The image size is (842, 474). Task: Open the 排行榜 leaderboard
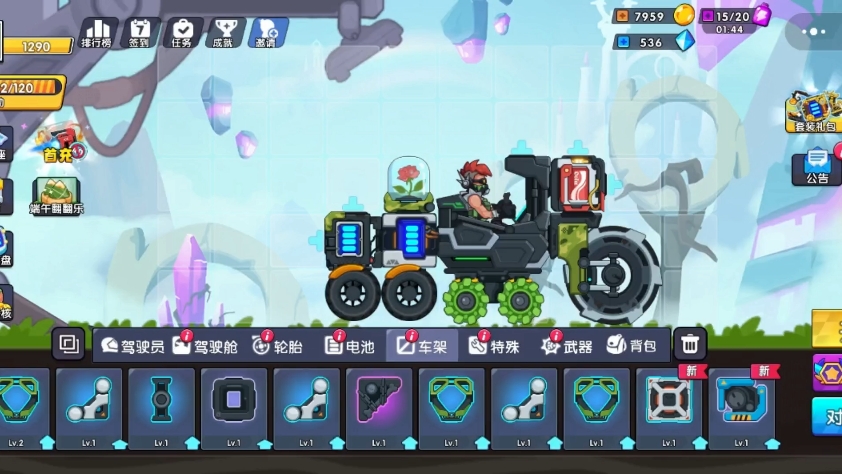coord(98,33)
